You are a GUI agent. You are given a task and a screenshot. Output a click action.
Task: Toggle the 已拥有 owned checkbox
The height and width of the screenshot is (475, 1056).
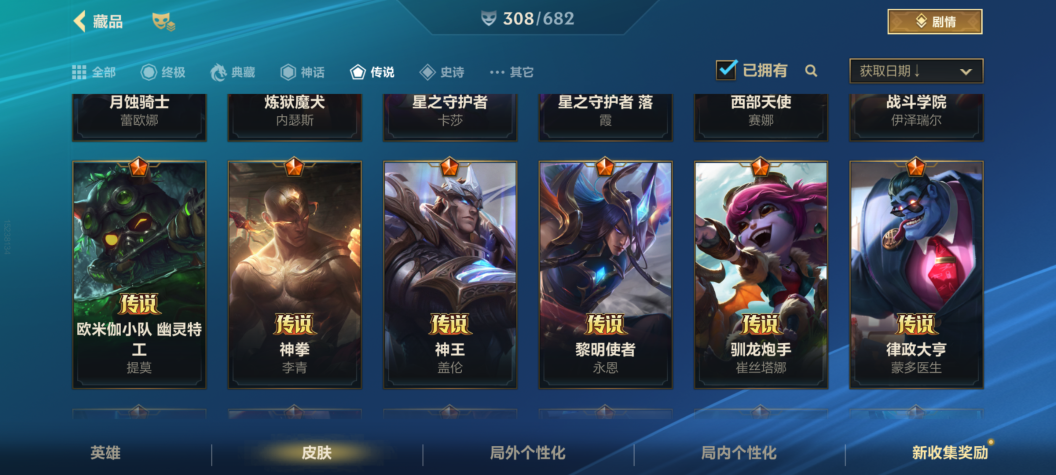coord(727,70)
